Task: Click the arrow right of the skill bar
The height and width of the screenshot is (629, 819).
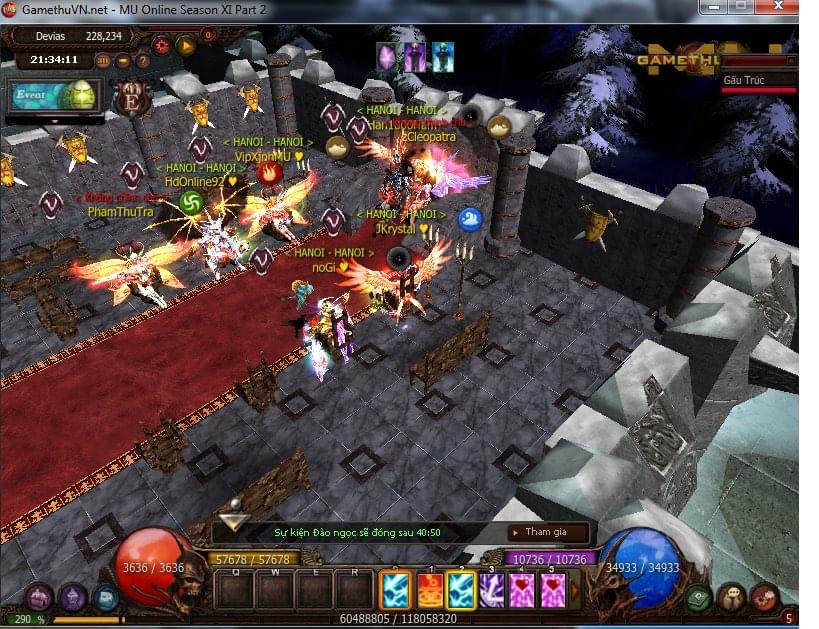Action: (x=575, y=589)
